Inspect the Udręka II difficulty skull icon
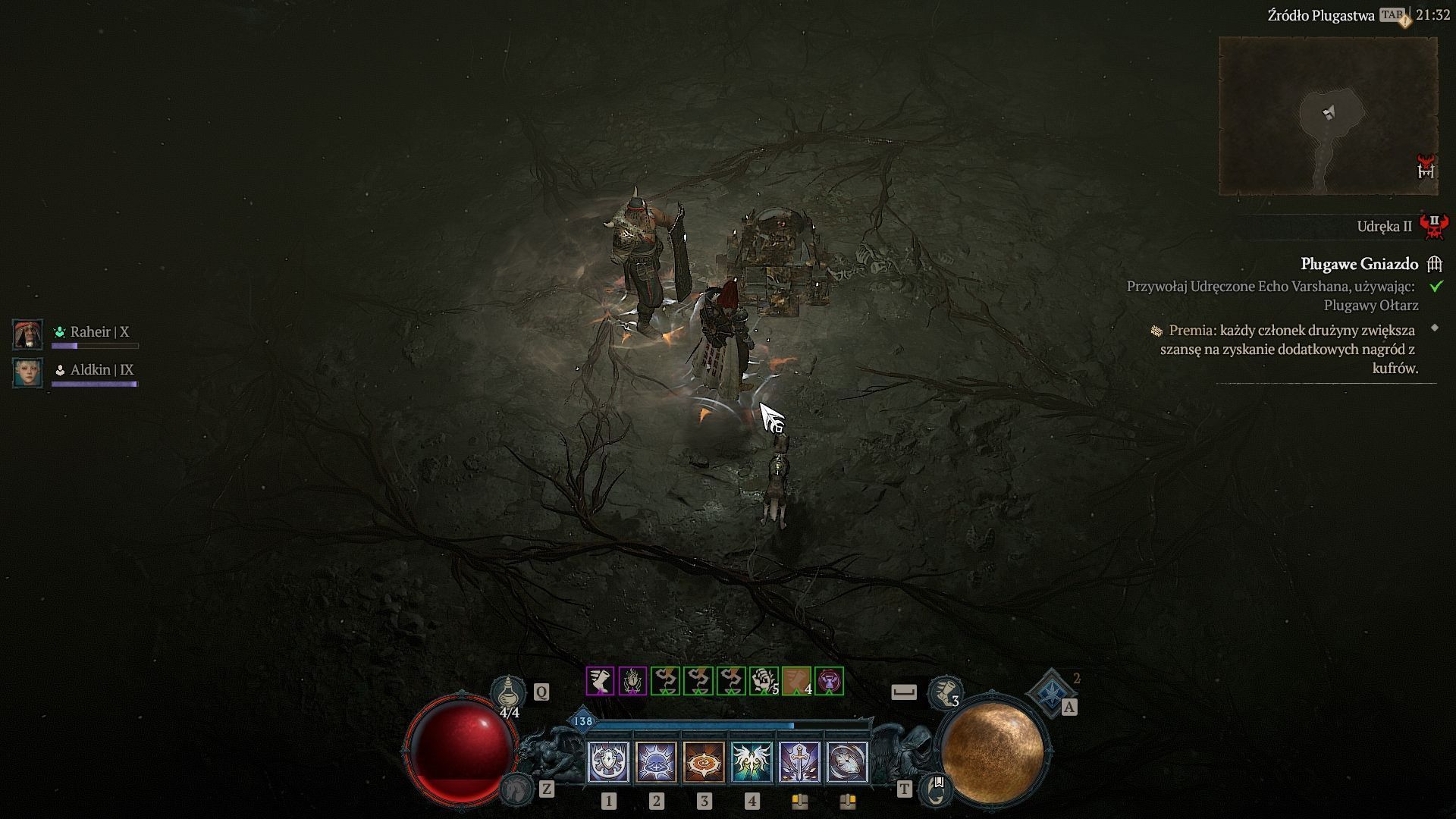The height and width of the screenshot is (819, 1456). coord(1433,226)
